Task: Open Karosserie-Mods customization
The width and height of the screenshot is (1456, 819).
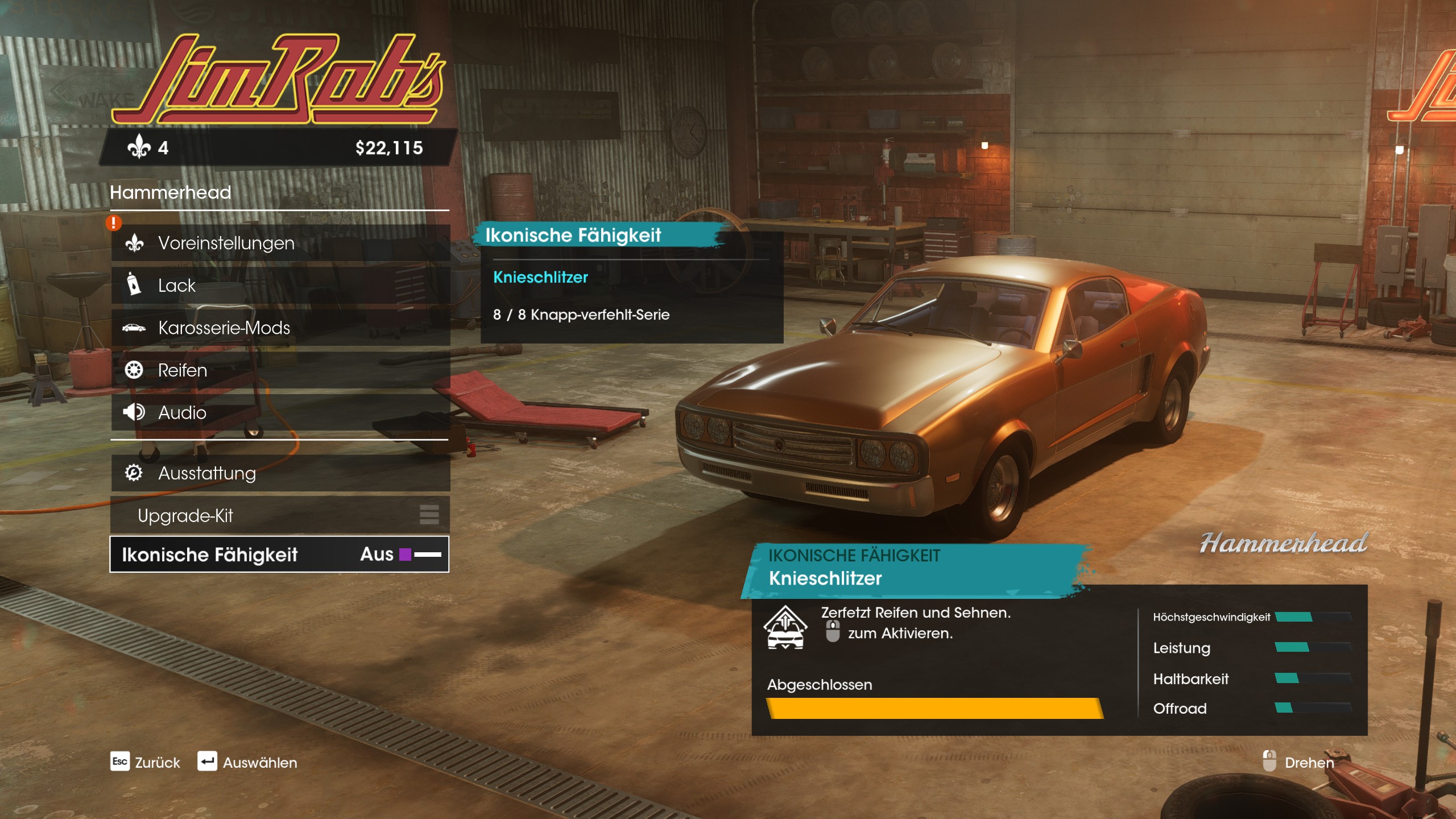Action: pos(280,328)
